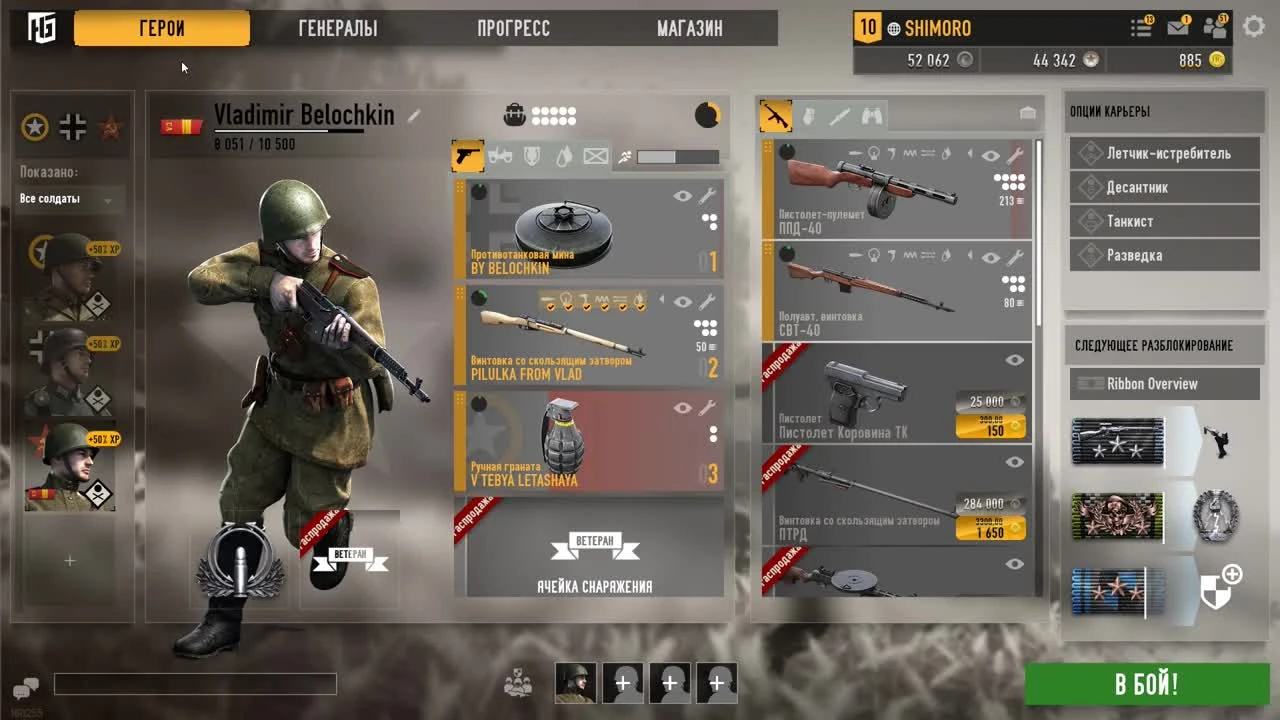Preview the СВТ-40 with its eye icon
The image size is (1280, 720).
click(990, 257)
